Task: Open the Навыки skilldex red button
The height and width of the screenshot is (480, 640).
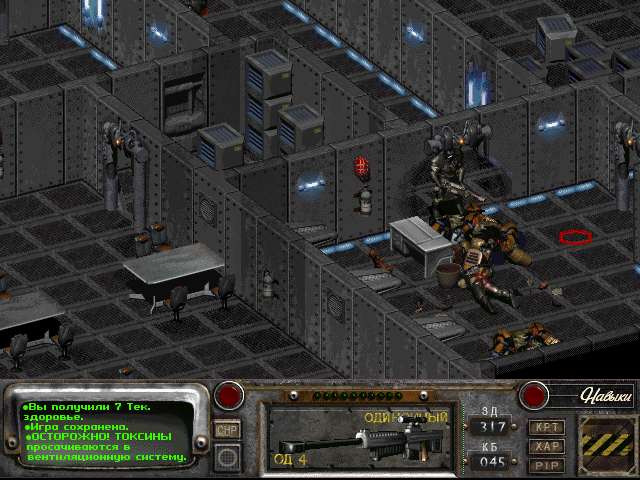Action: (x=533, y=395)
